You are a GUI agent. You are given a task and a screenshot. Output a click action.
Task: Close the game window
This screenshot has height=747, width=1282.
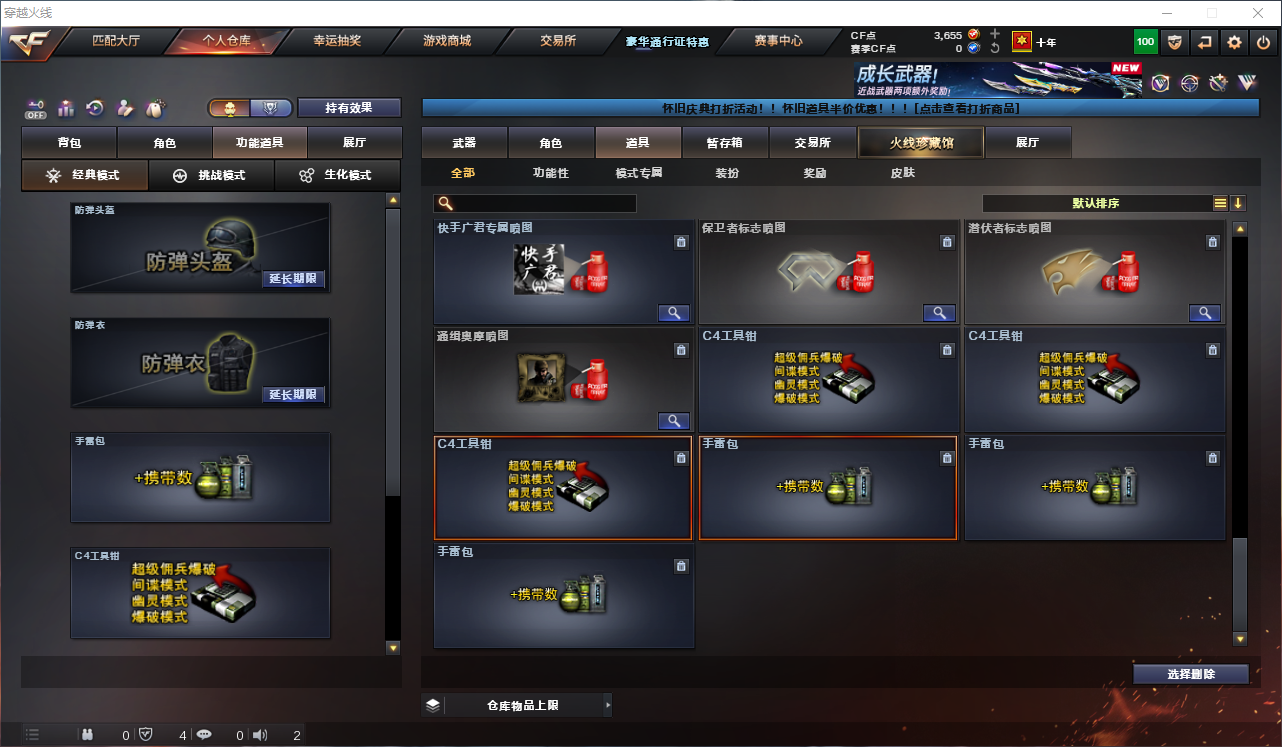[1258, 13]
